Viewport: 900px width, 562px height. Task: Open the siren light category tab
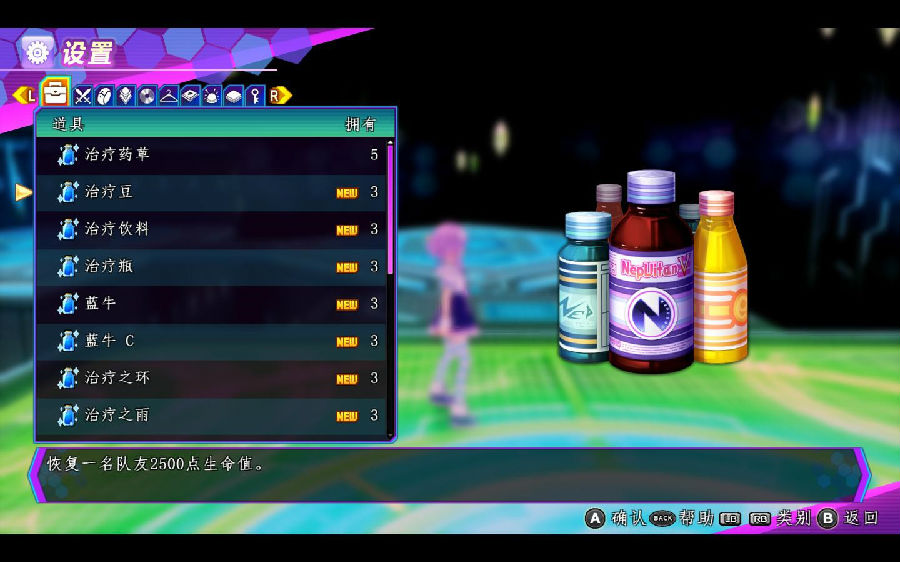211,96
